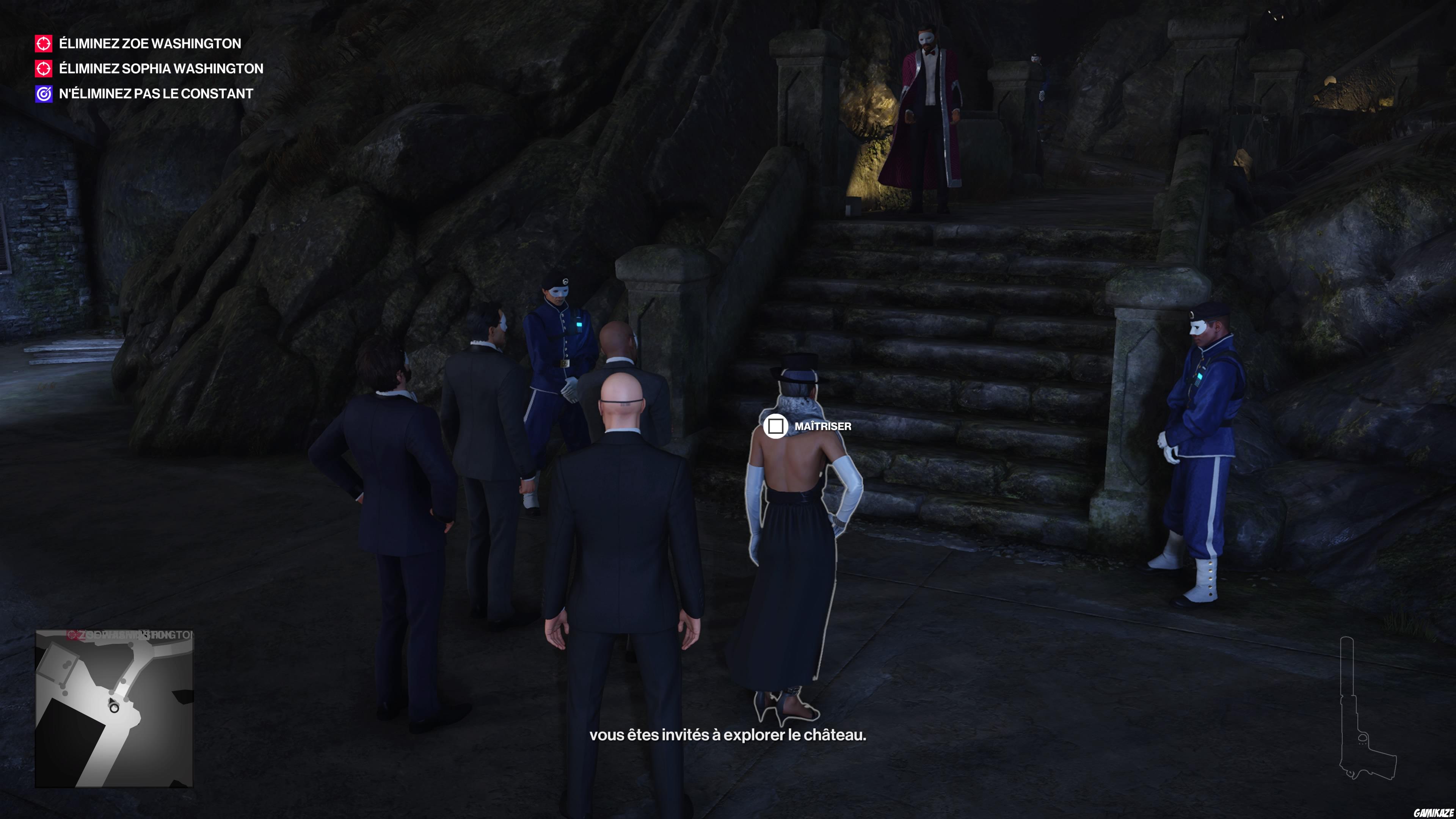Viewport: 1456px width, 819px height.
Task: Click the square button icon in the MAÎTRISER prompt
Action: pyautogui.click(x=777, y=427)
